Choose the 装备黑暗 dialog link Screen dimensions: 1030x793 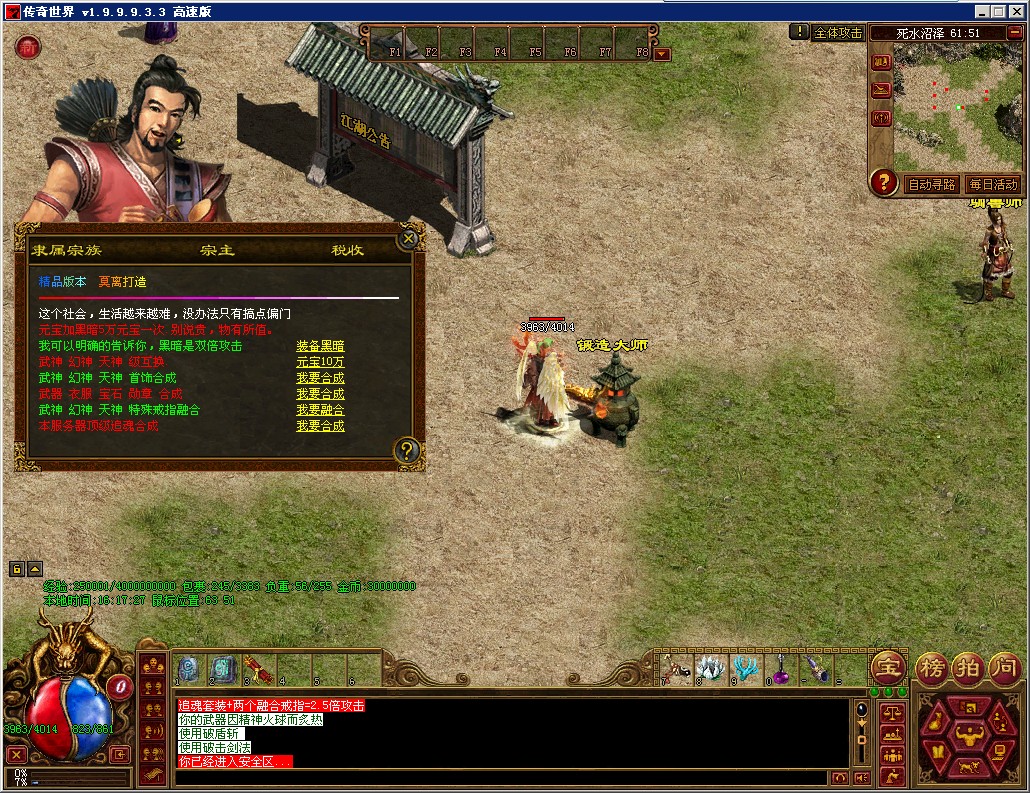(320, 346)
